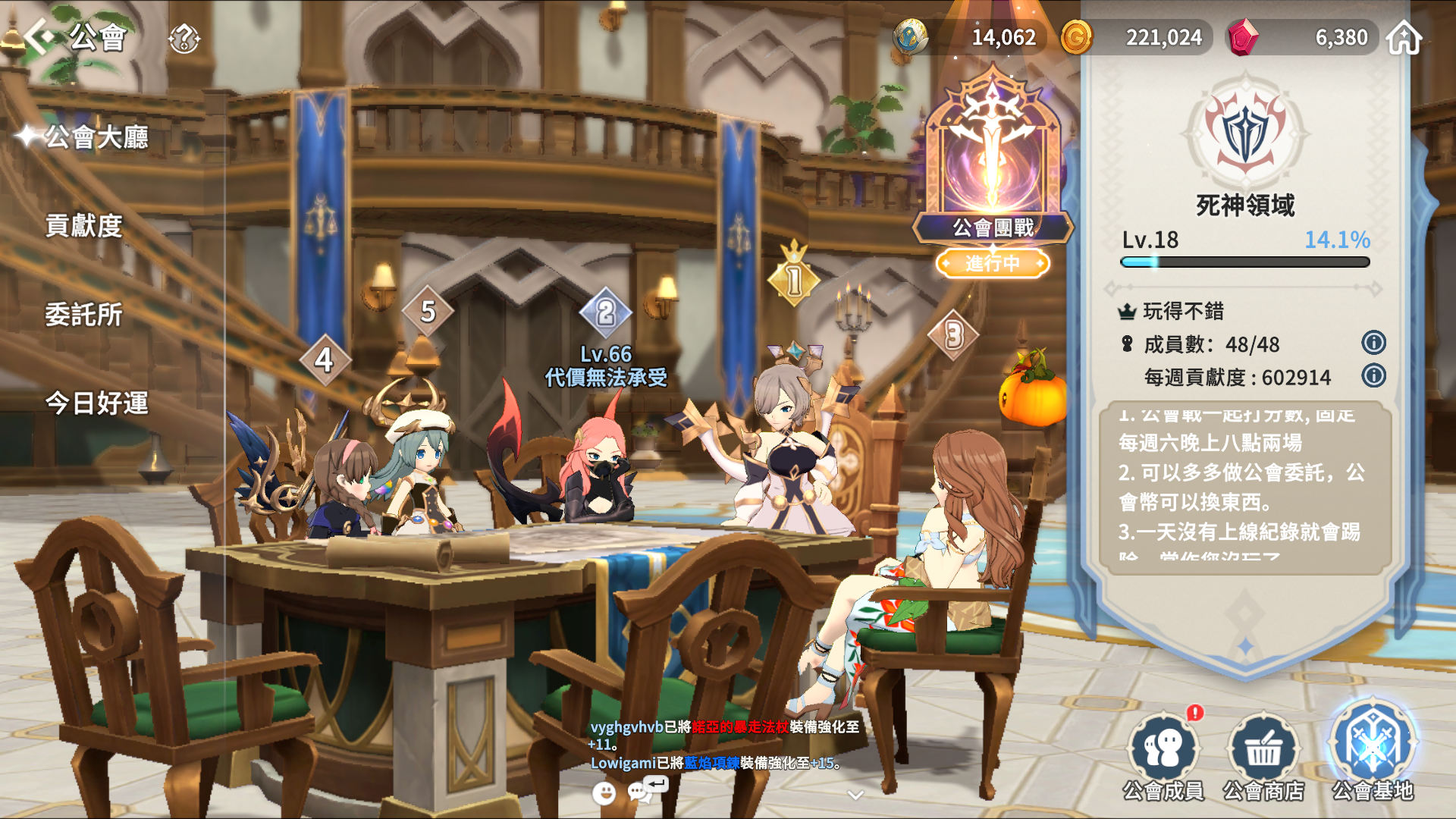Image resolution: width=1456 pixels, height=819 pixels.
Task: Open the 貢獻度 menu entry
Action: (83, 226)
